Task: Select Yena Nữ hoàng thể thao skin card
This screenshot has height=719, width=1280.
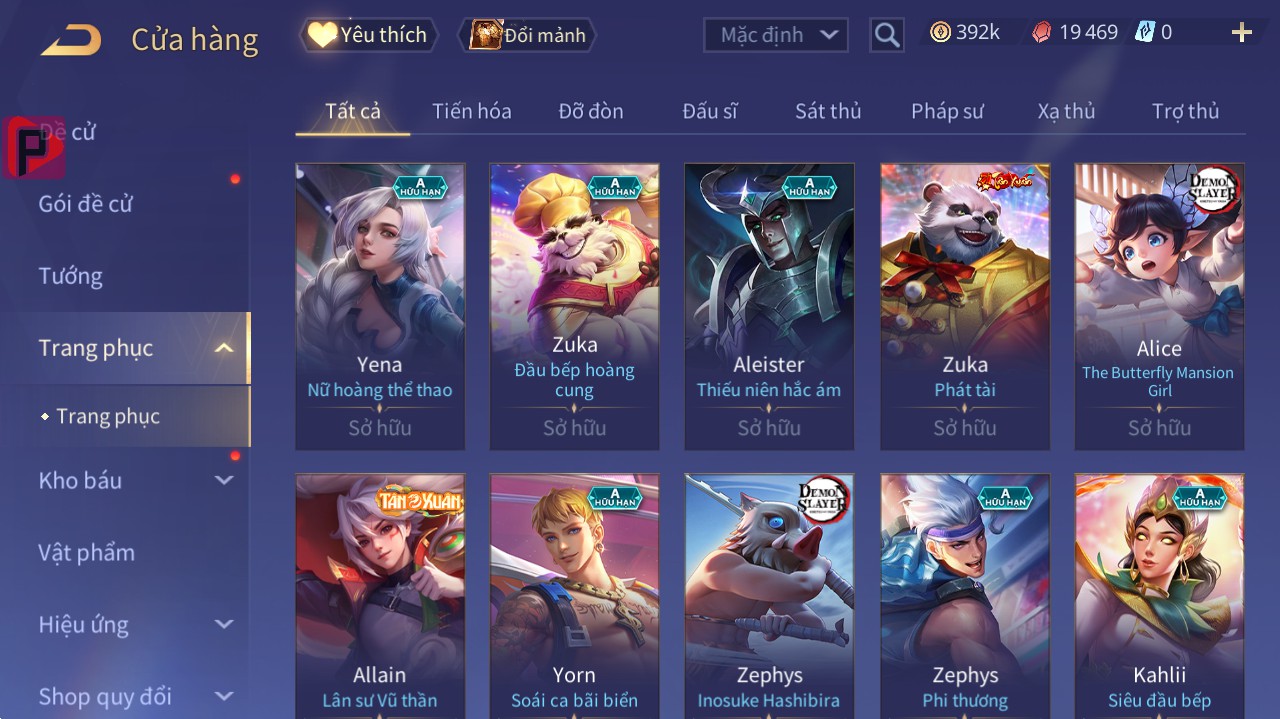Action: (x=380, y=306)
